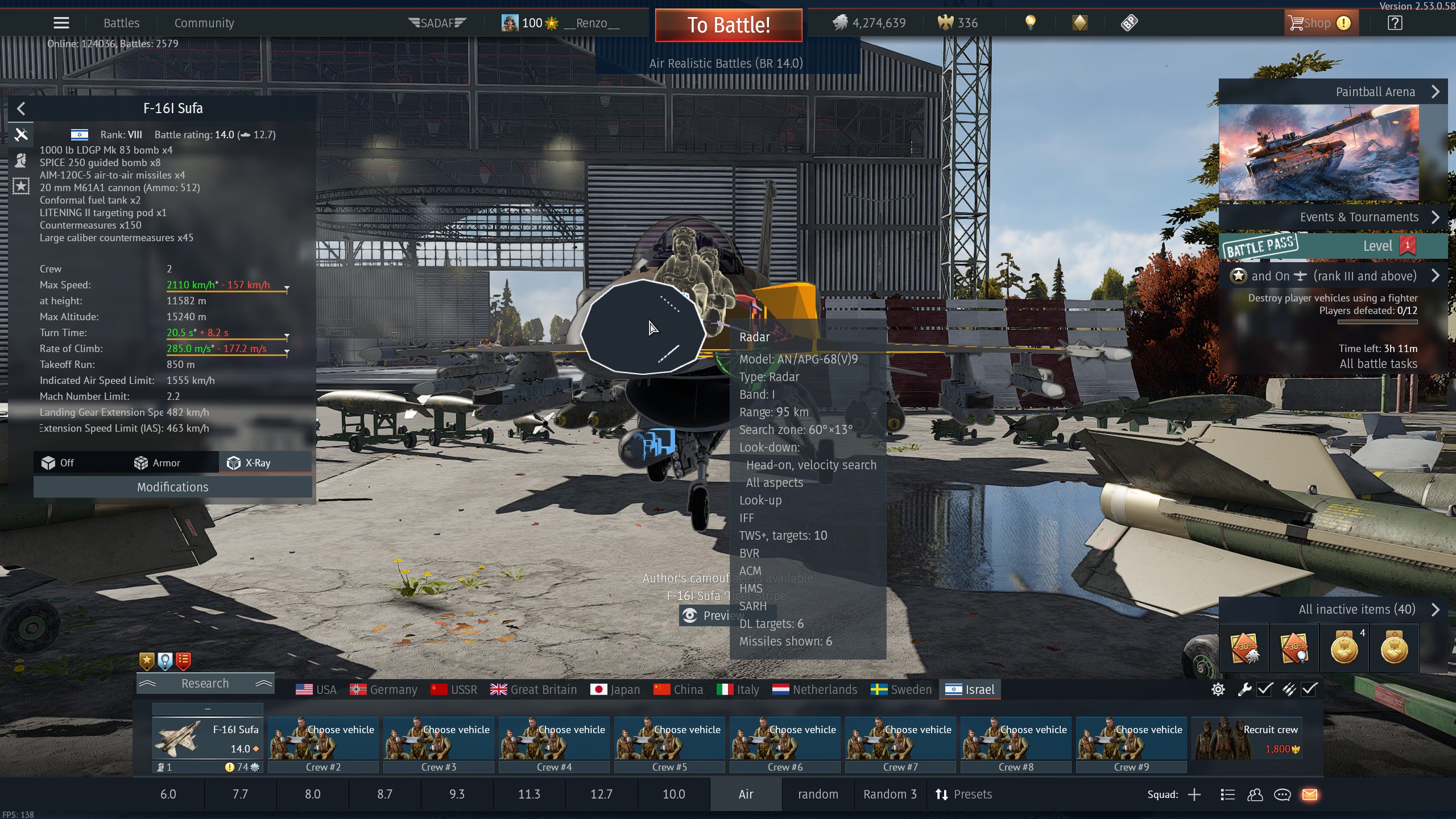Open the Modifications panel
Image resolution: width=1456 pixels, height=819 pixels.
(172, 487)
